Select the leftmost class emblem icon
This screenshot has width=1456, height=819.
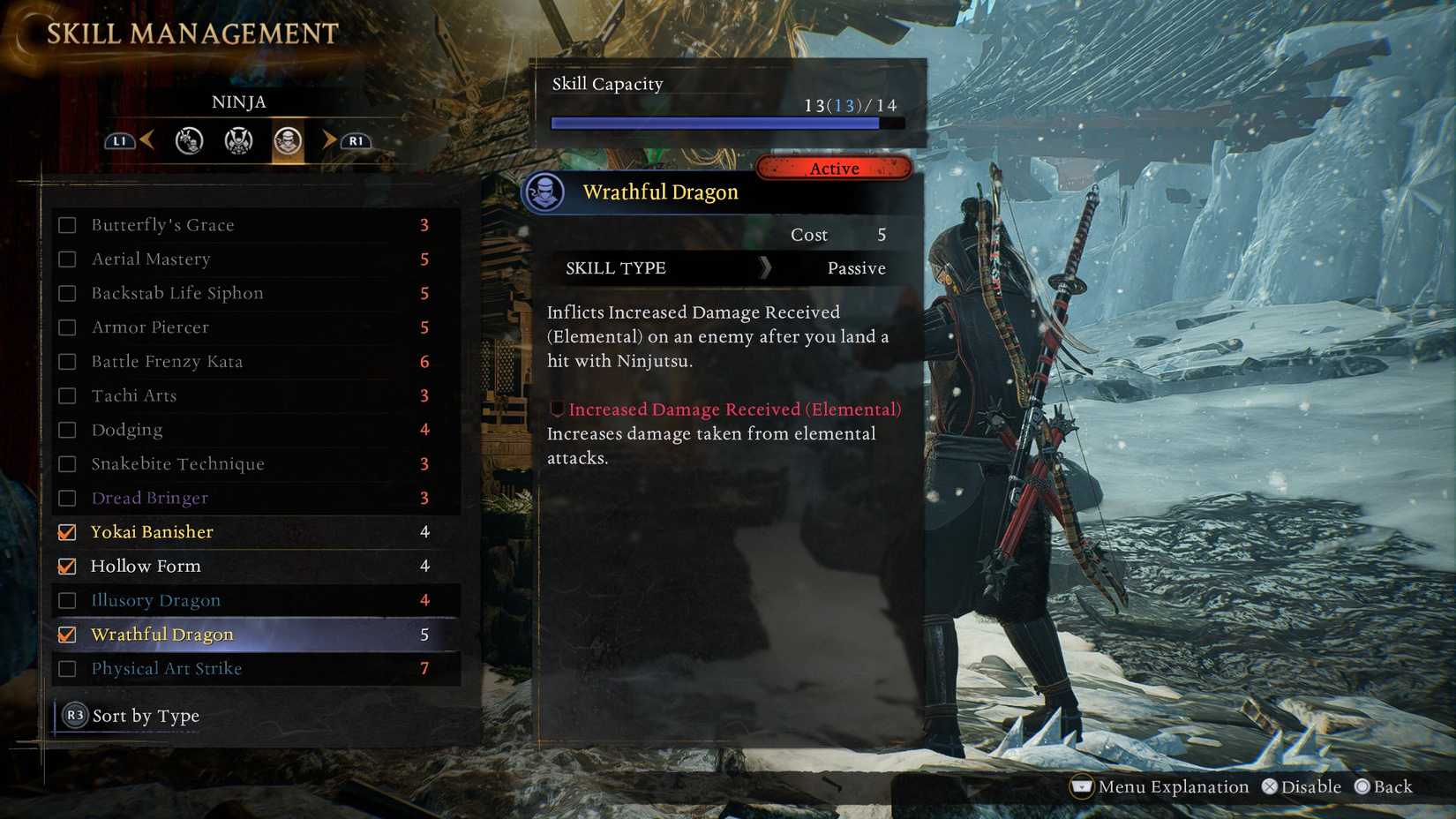tap(189, 140)
